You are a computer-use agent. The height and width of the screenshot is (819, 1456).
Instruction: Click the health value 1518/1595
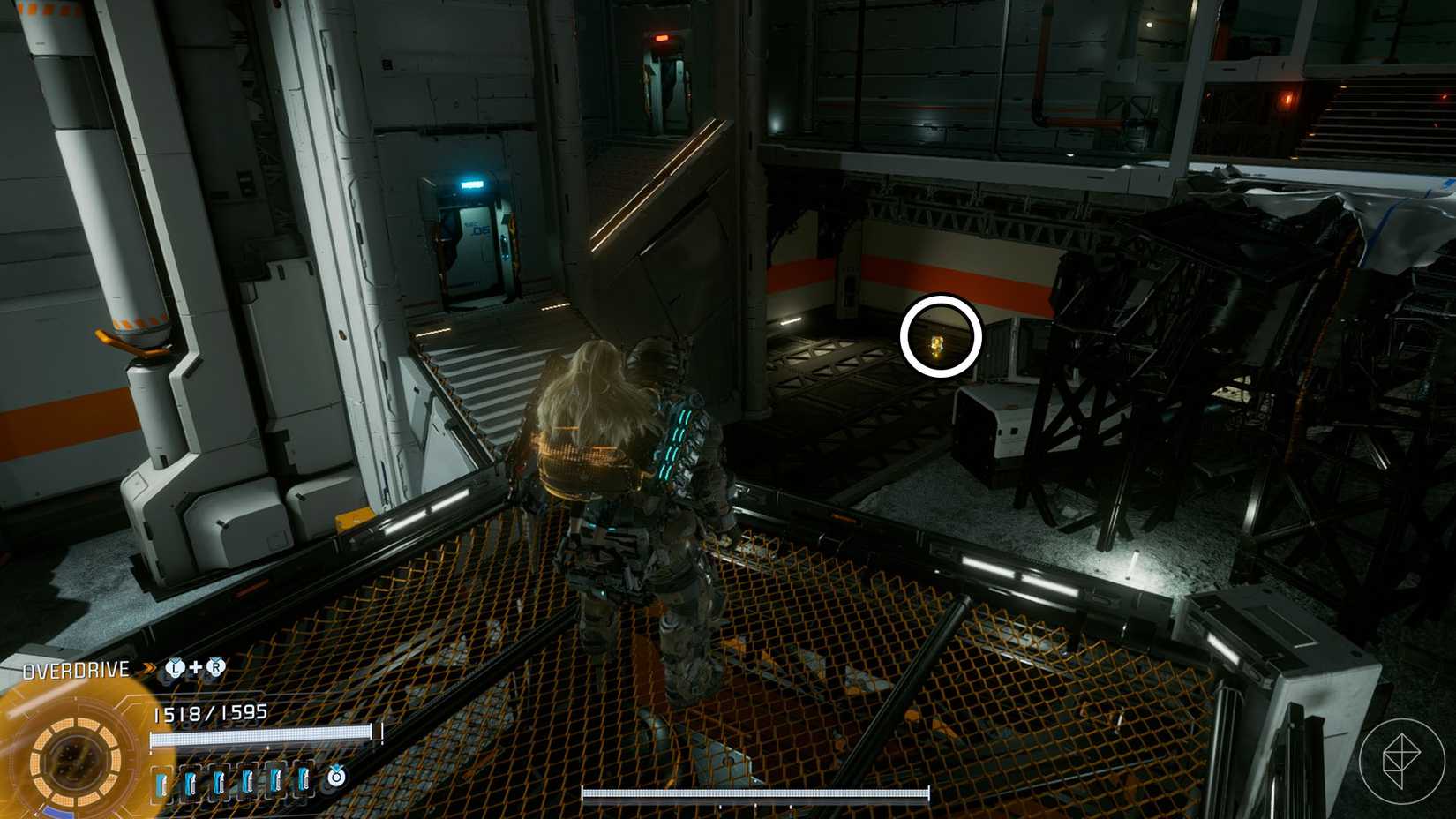point(209,713)
